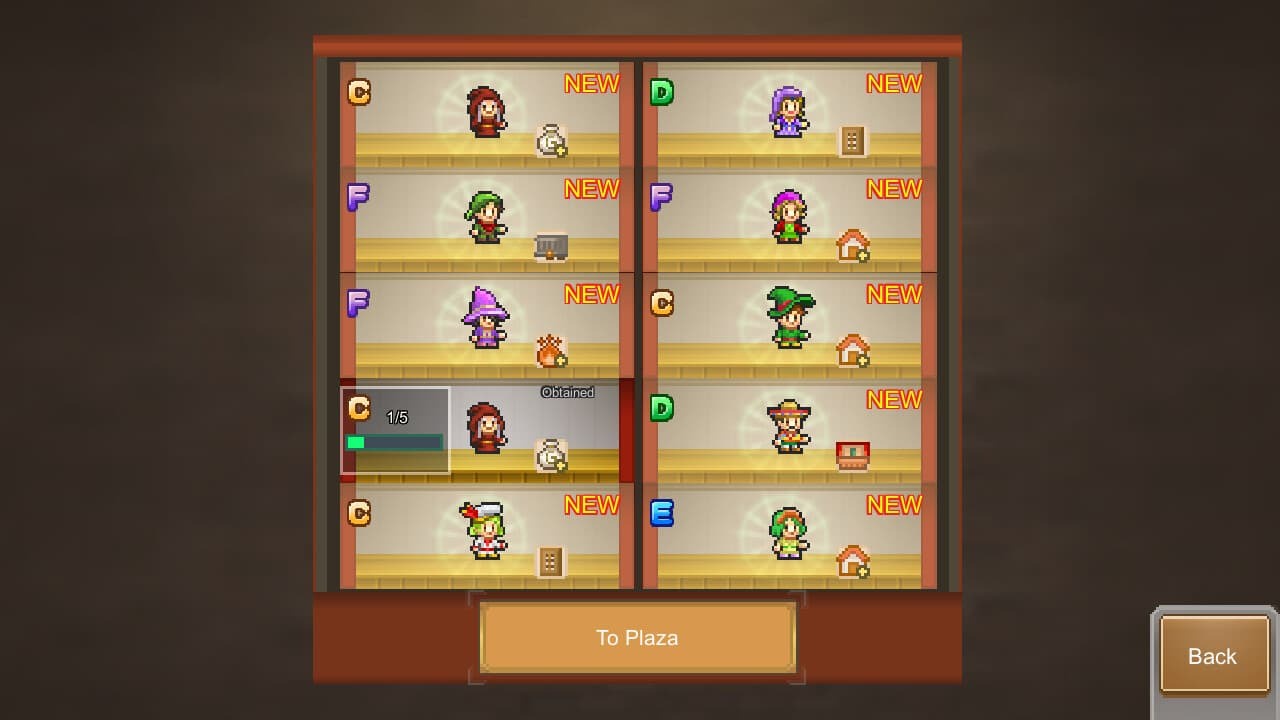1280x720 pixels.
Task: Tap the purple F badge next to the witch
Action: [x=358, y=304]
